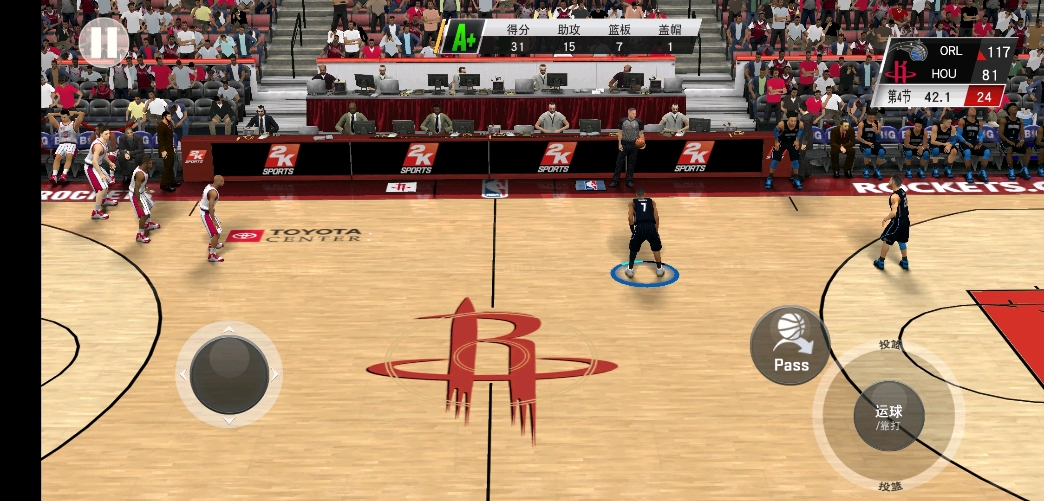Tap the Pass button
1044x501 pixels.
click(x=790, y=345)
